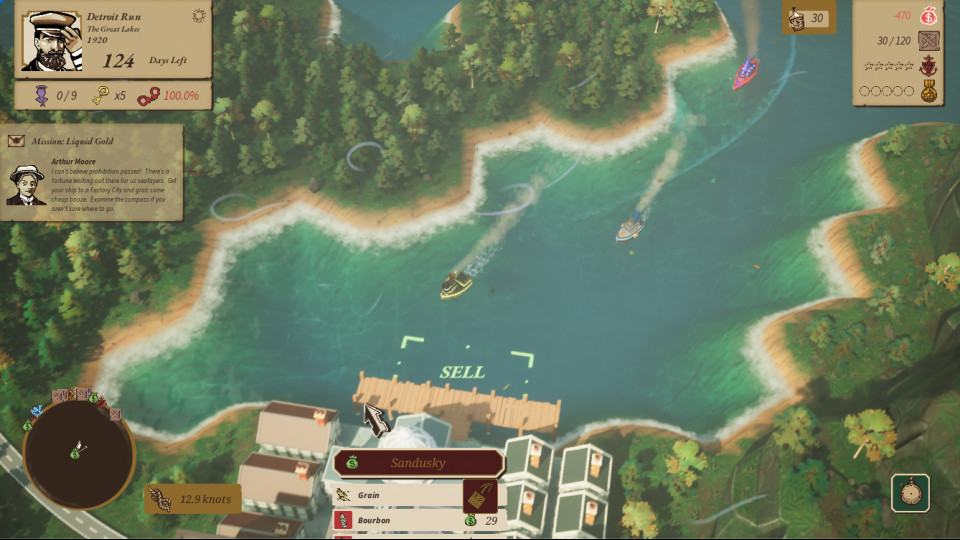
Task: Select the Sandusky port header
Action: pos(418,463)
